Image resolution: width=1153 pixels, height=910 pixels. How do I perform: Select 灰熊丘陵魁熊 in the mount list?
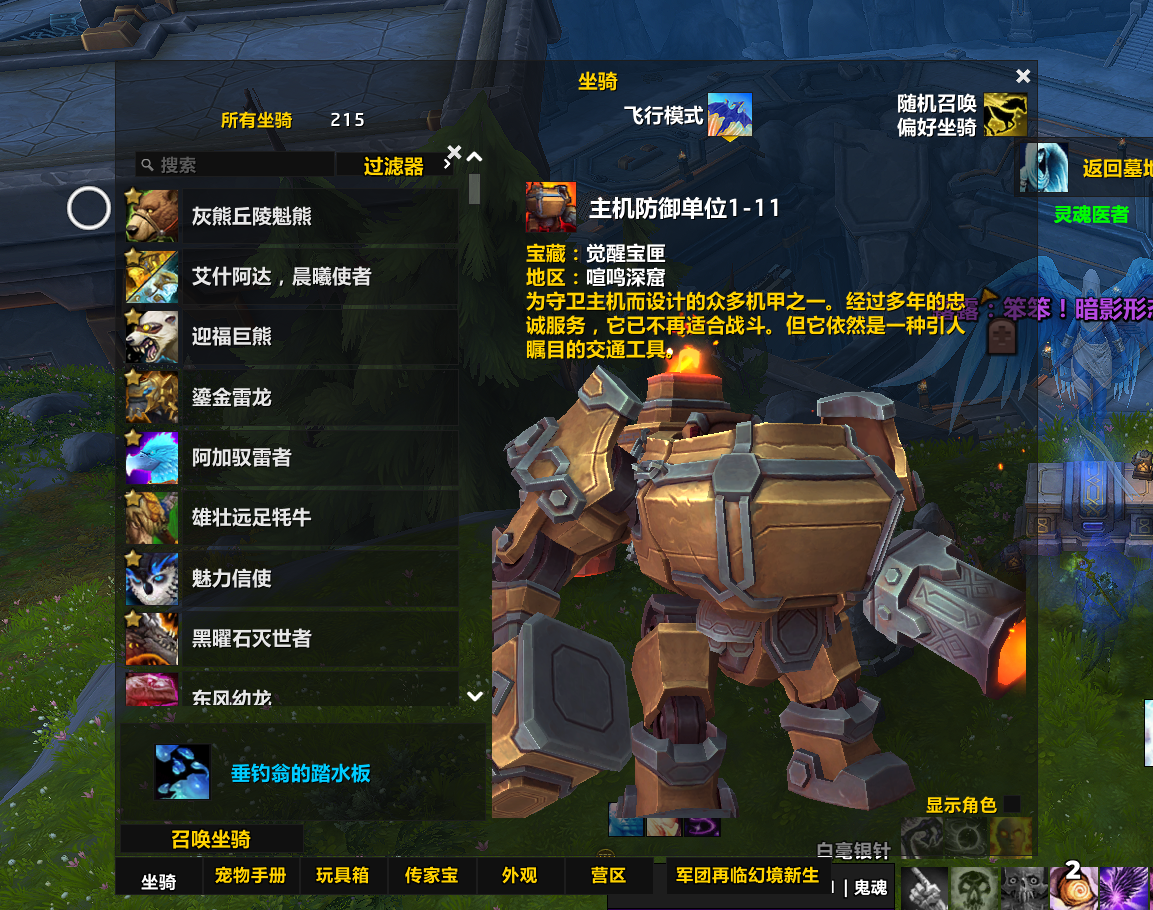(x=290, y=216)
